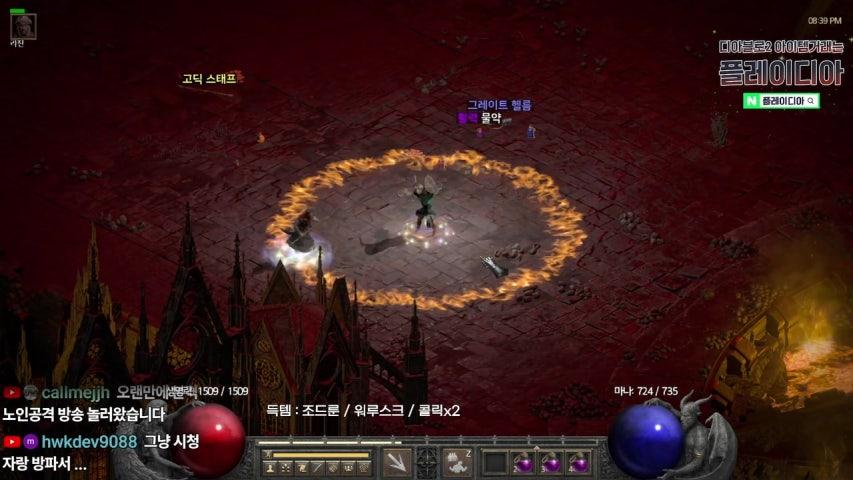Toggle the mini panel between the skill icons

tap(427, 462)
